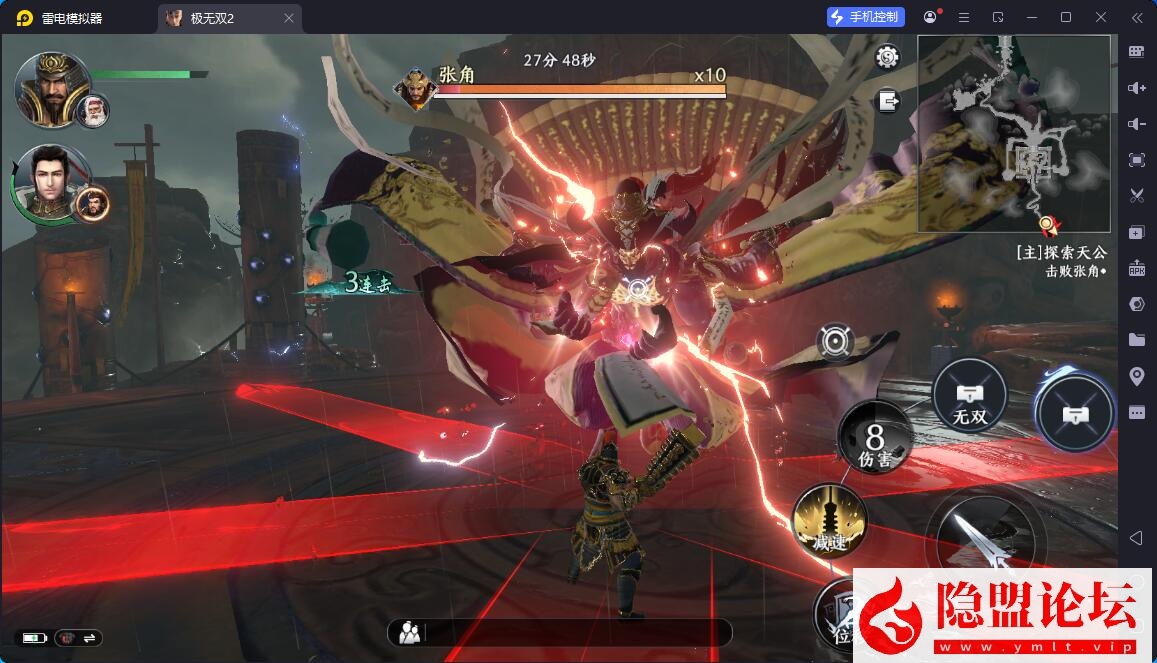Activate the 无双 musou skill button
Screen dimensions: 1157x663
click(968, 394)
